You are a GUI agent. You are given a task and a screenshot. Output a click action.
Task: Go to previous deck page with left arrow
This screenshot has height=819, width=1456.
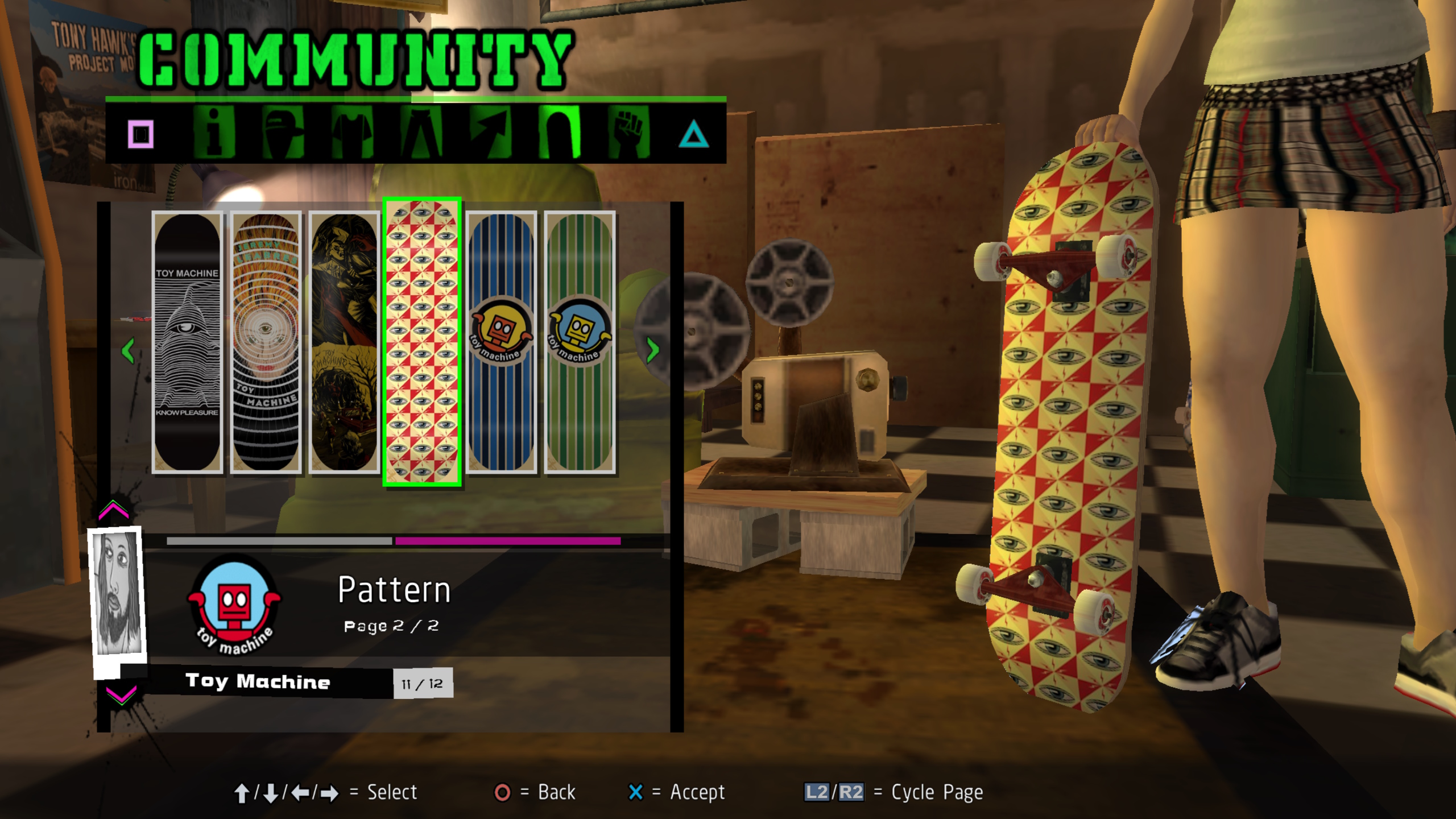(x=128, y=350)
